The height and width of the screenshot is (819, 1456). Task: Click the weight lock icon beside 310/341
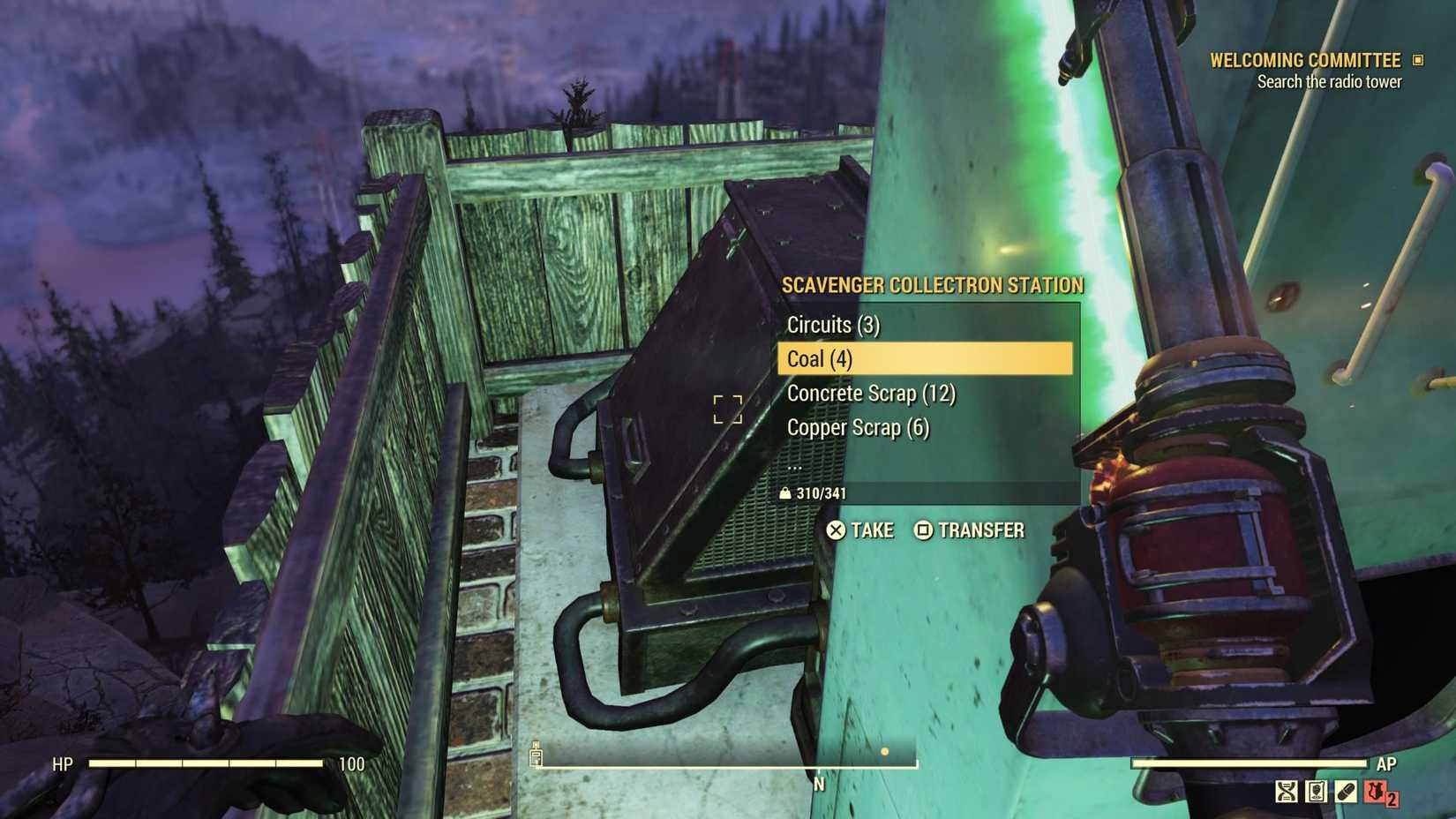786,493
